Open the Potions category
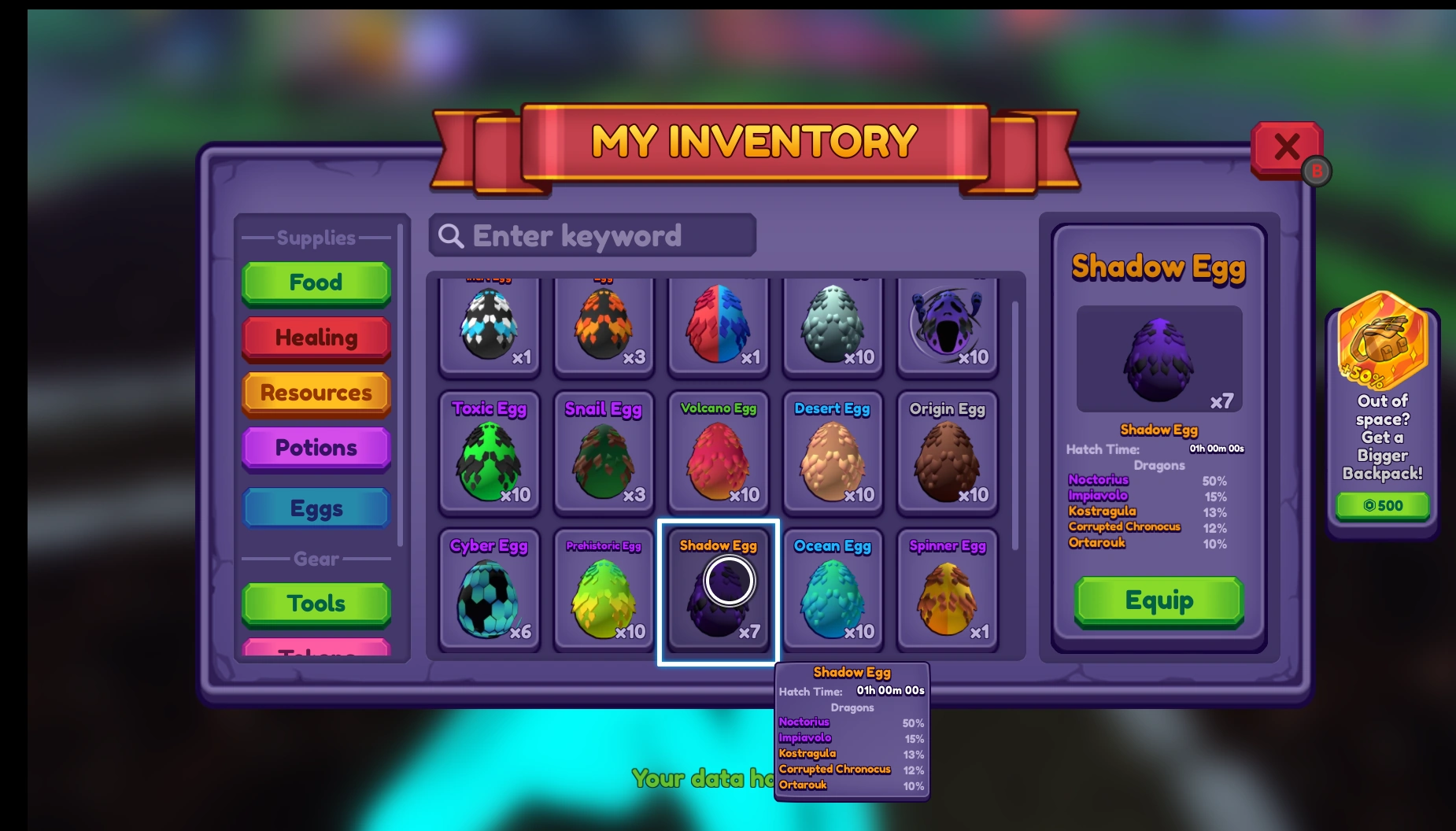The height and width of the screenshot is (831, 1456). coord(316,447)
